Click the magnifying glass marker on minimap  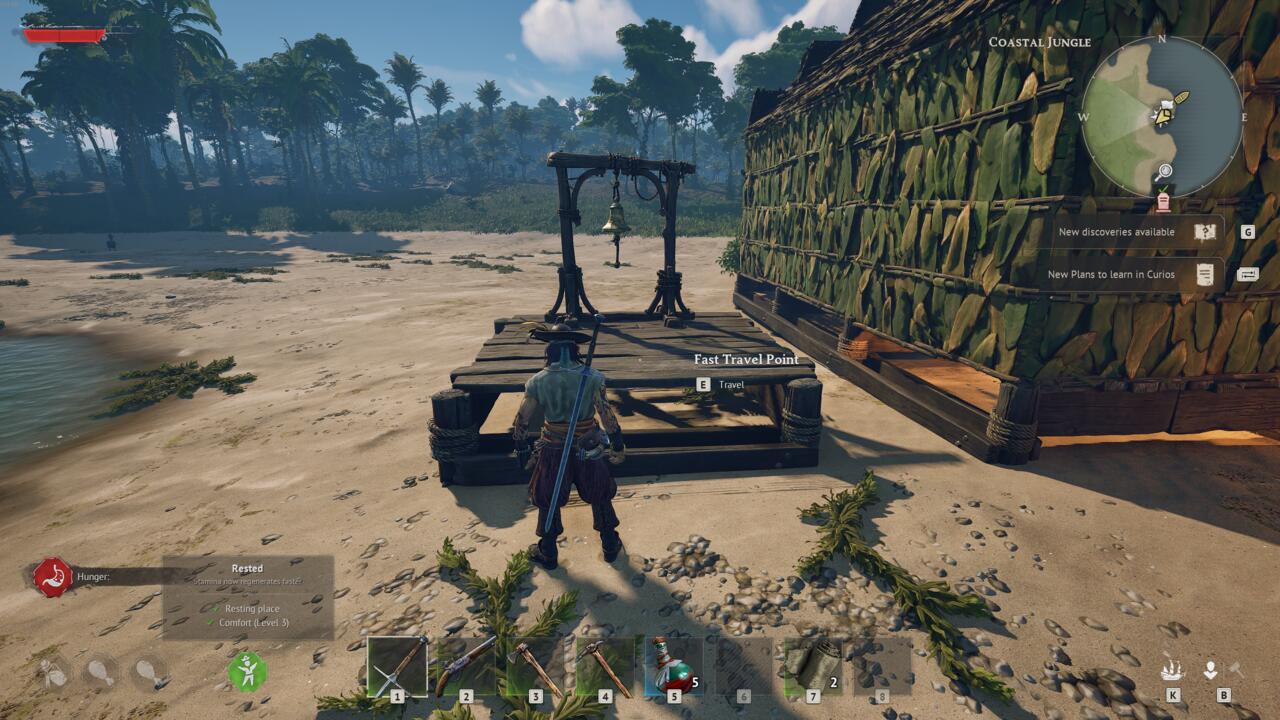click(x=1163, y=173)
